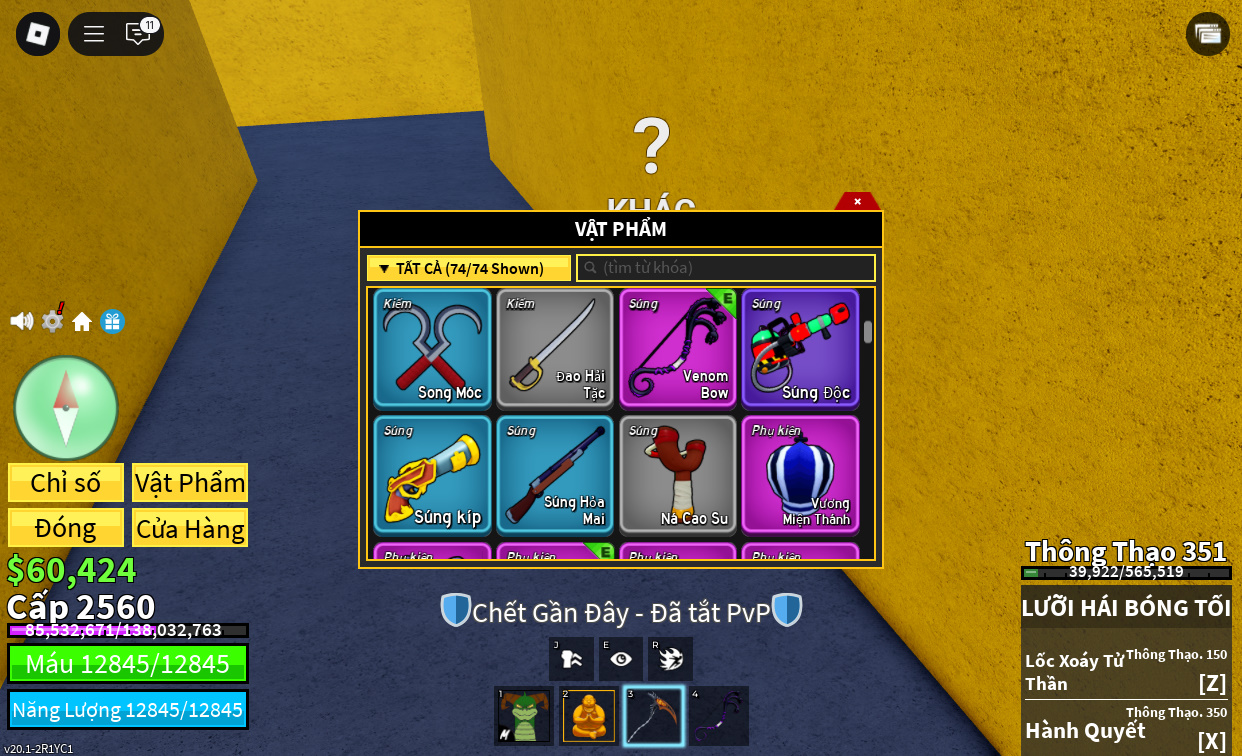The height and width of the screenshot is (756, 1242).
Task: Open the Chỉ số stats panel
Action: [x=66, y=482]
